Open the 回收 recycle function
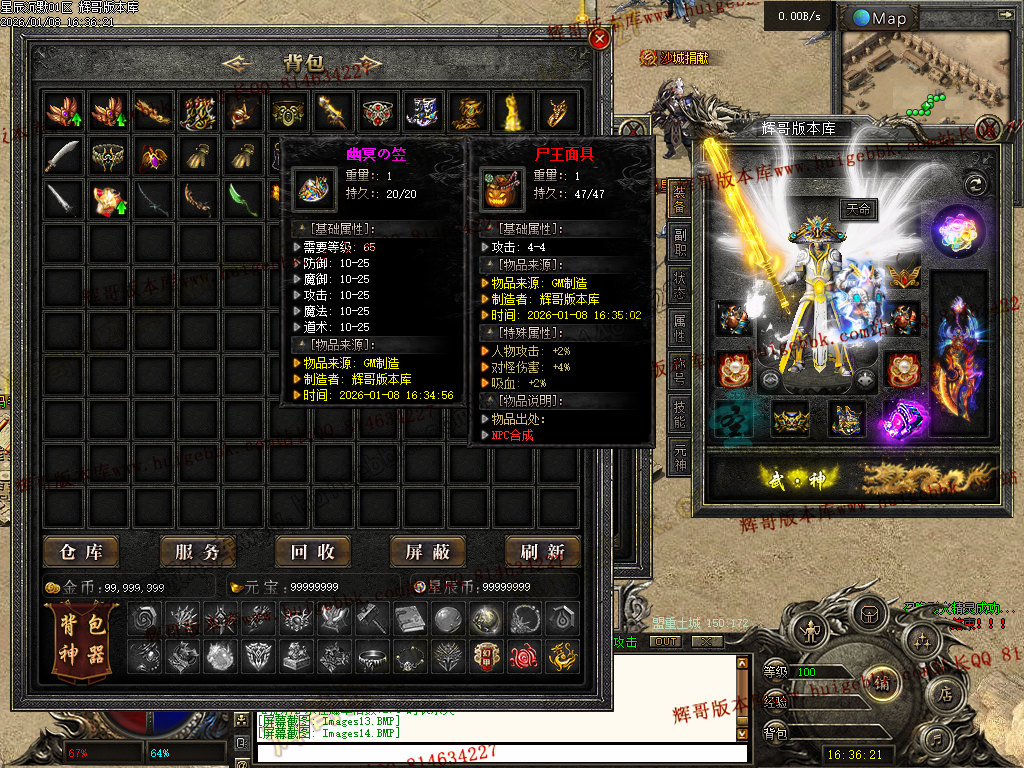 312,551
